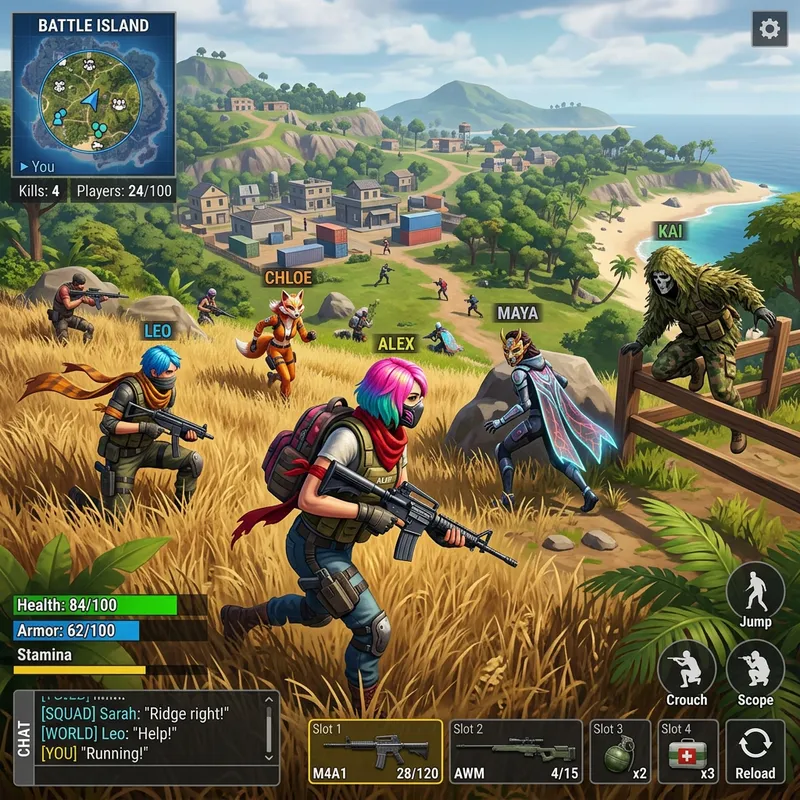The image size is (800, 800).
Task: Activate the Crouch button
Action: [x=687, y=673]
